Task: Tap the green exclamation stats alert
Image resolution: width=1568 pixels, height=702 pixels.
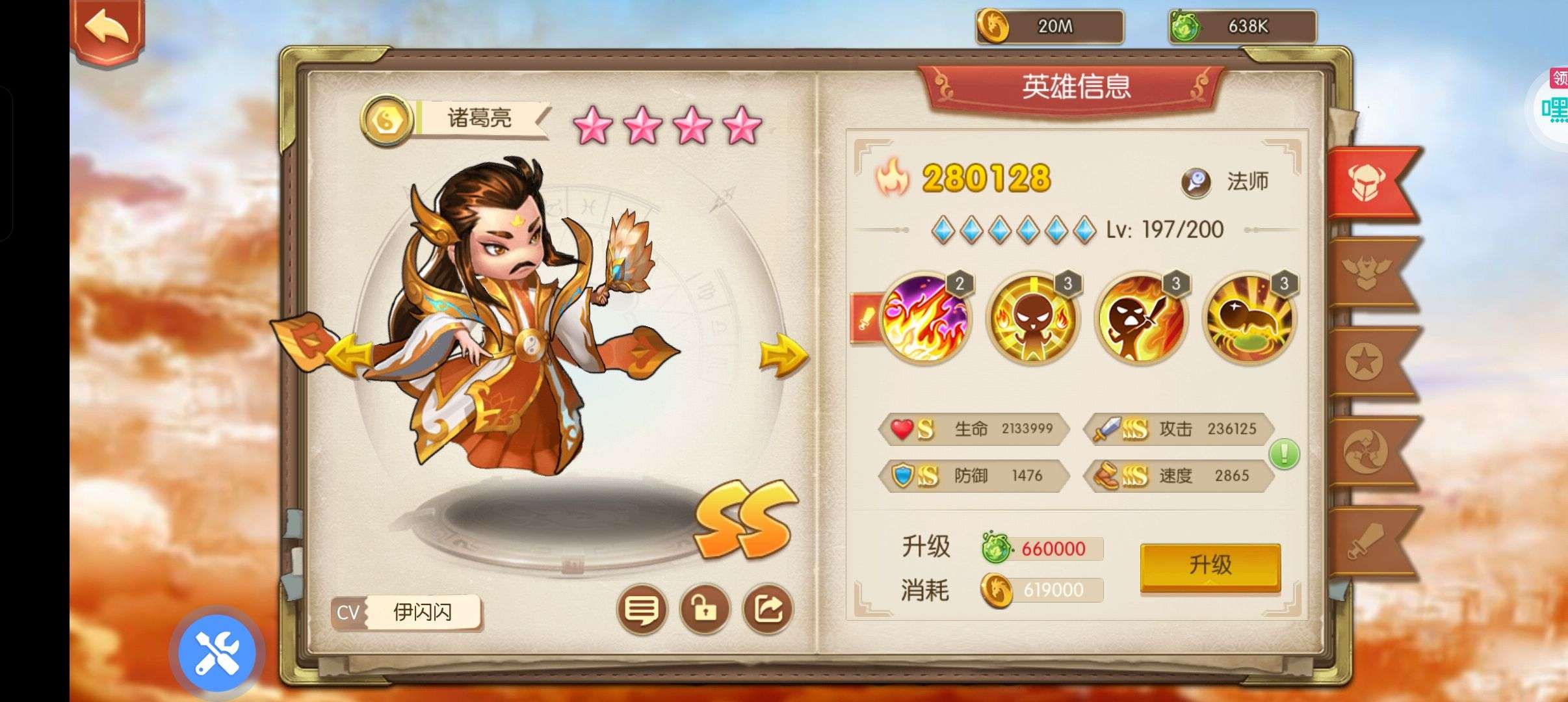Action: point(1284,454)
